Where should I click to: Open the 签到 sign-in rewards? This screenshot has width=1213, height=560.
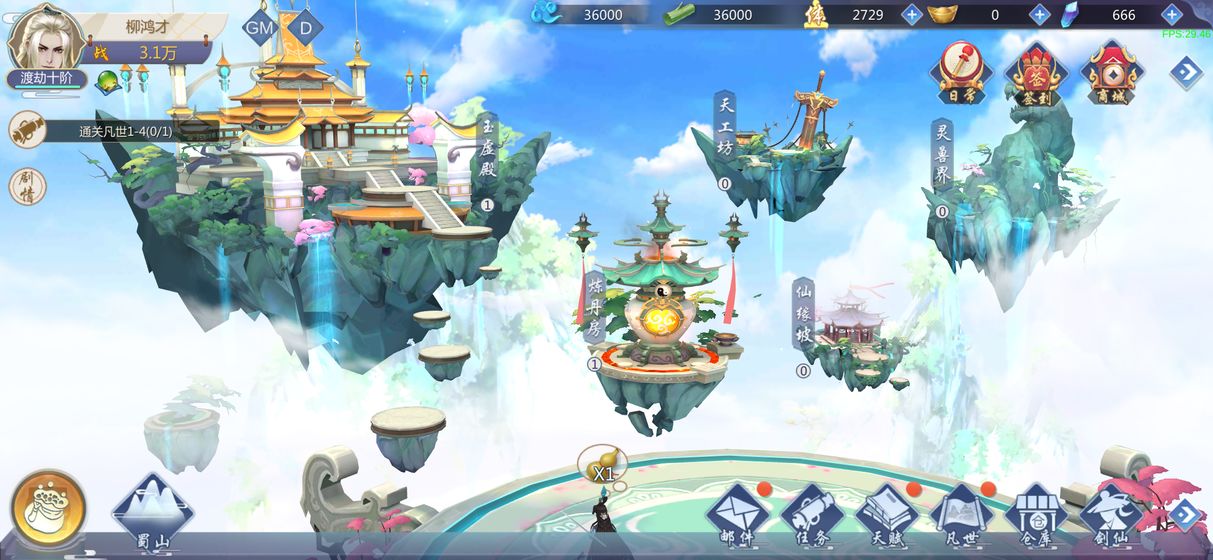point(1037,73)
